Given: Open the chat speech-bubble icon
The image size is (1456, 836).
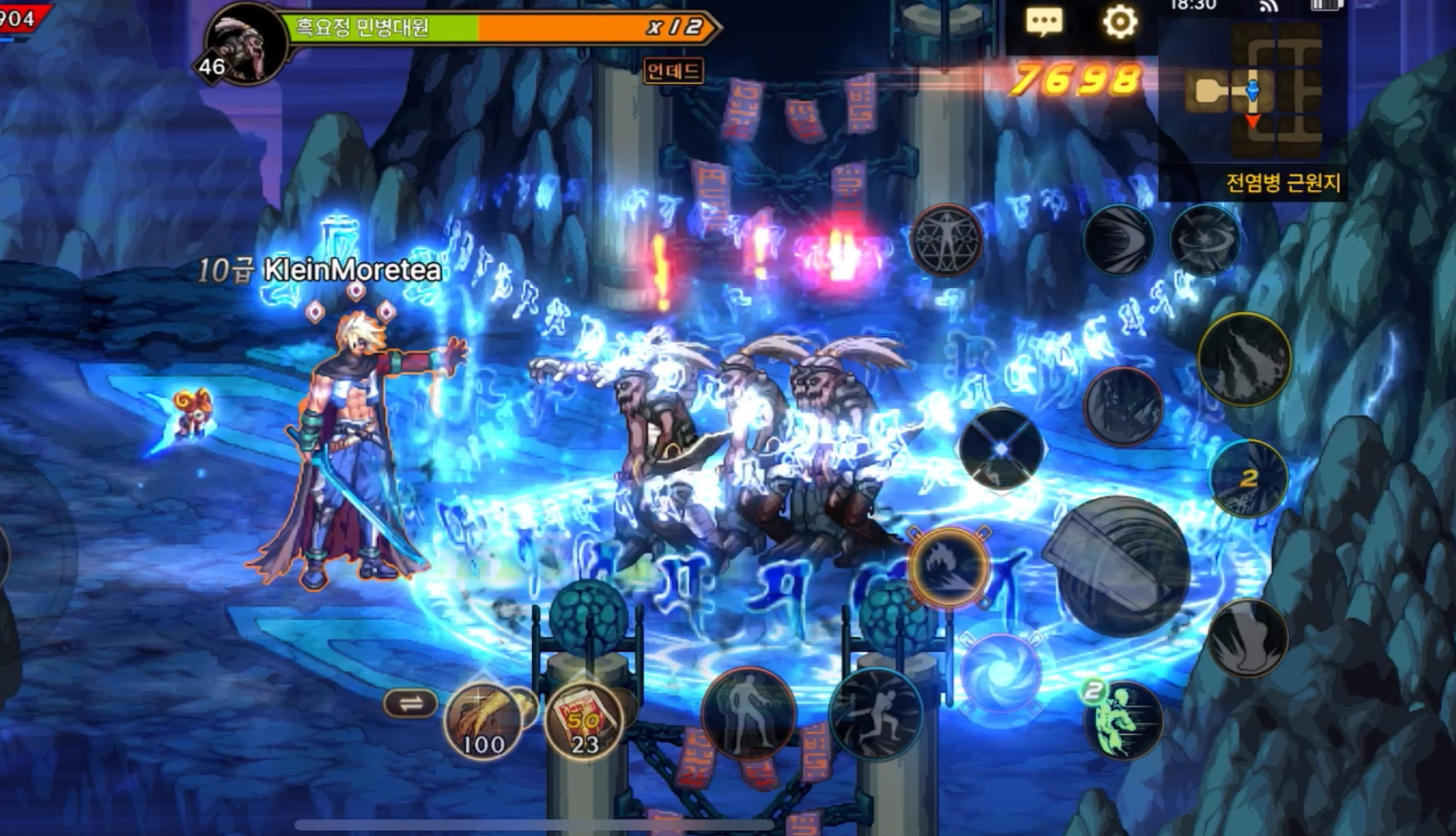Looking at the screenshot, I should click(1044, 21).
